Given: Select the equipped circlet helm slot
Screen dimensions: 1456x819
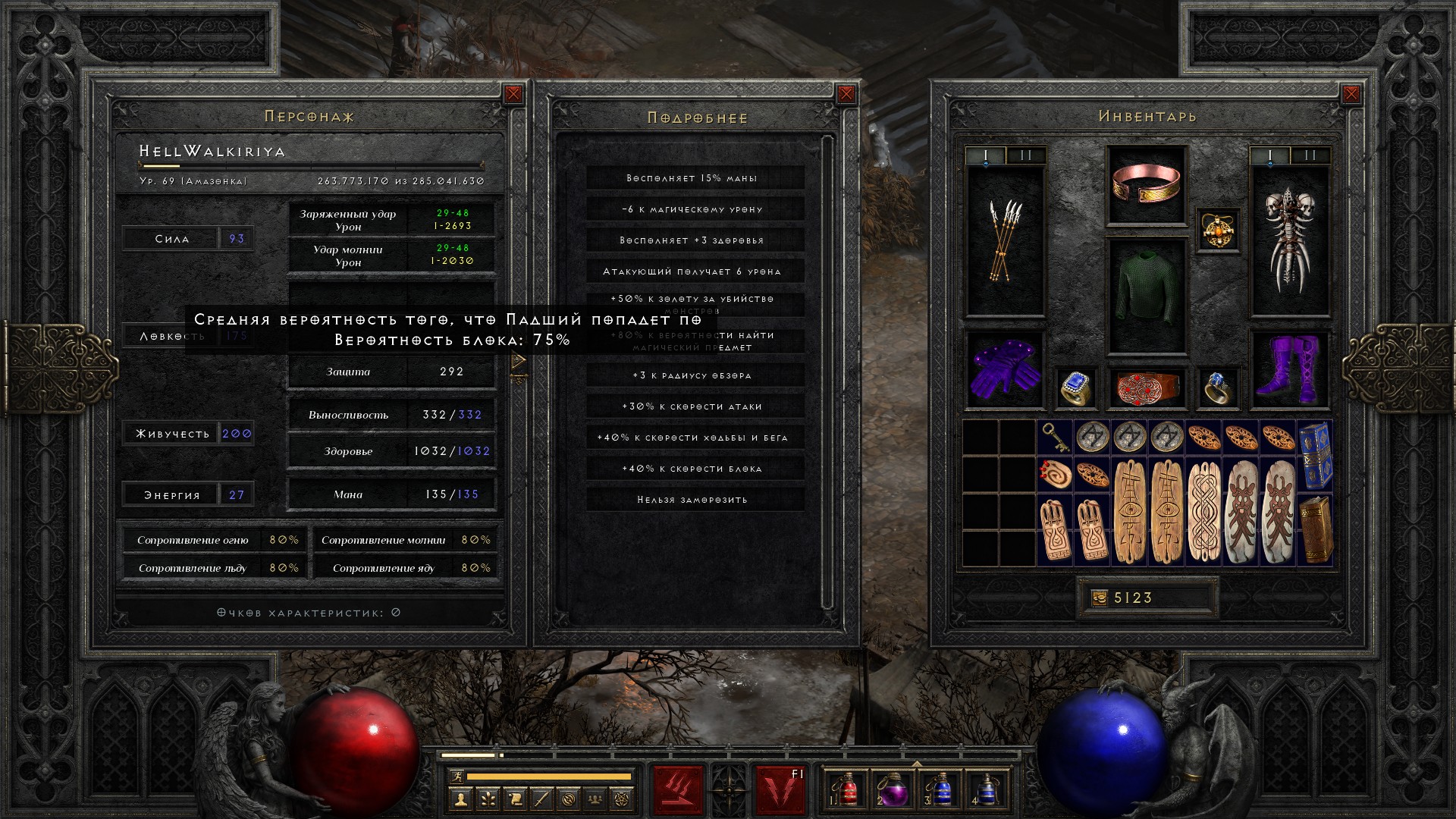Looking at the screenshot, I should coord(1146,185).
